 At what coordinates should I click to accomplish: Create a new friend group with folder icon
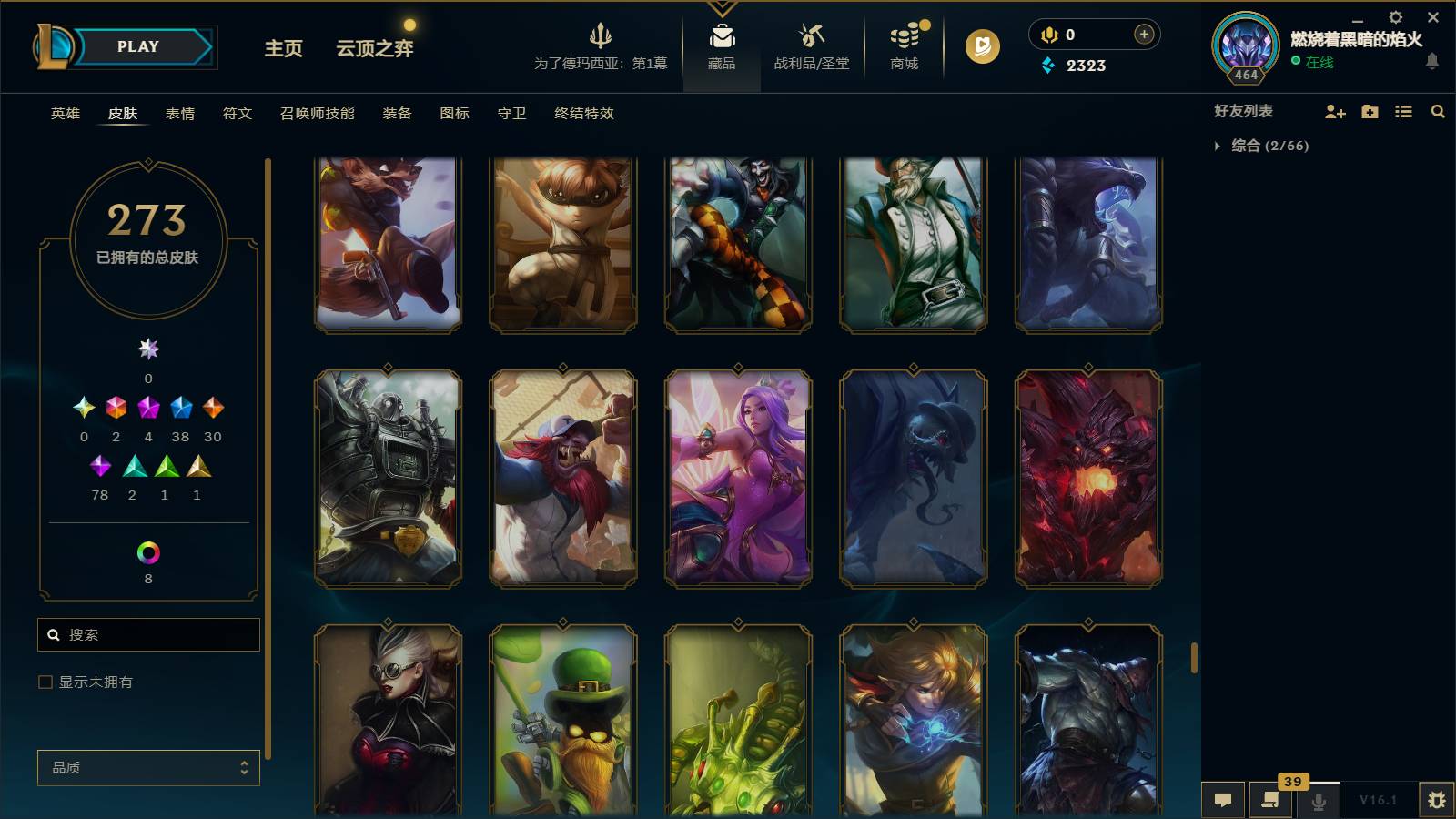(x=1369, y=111)
